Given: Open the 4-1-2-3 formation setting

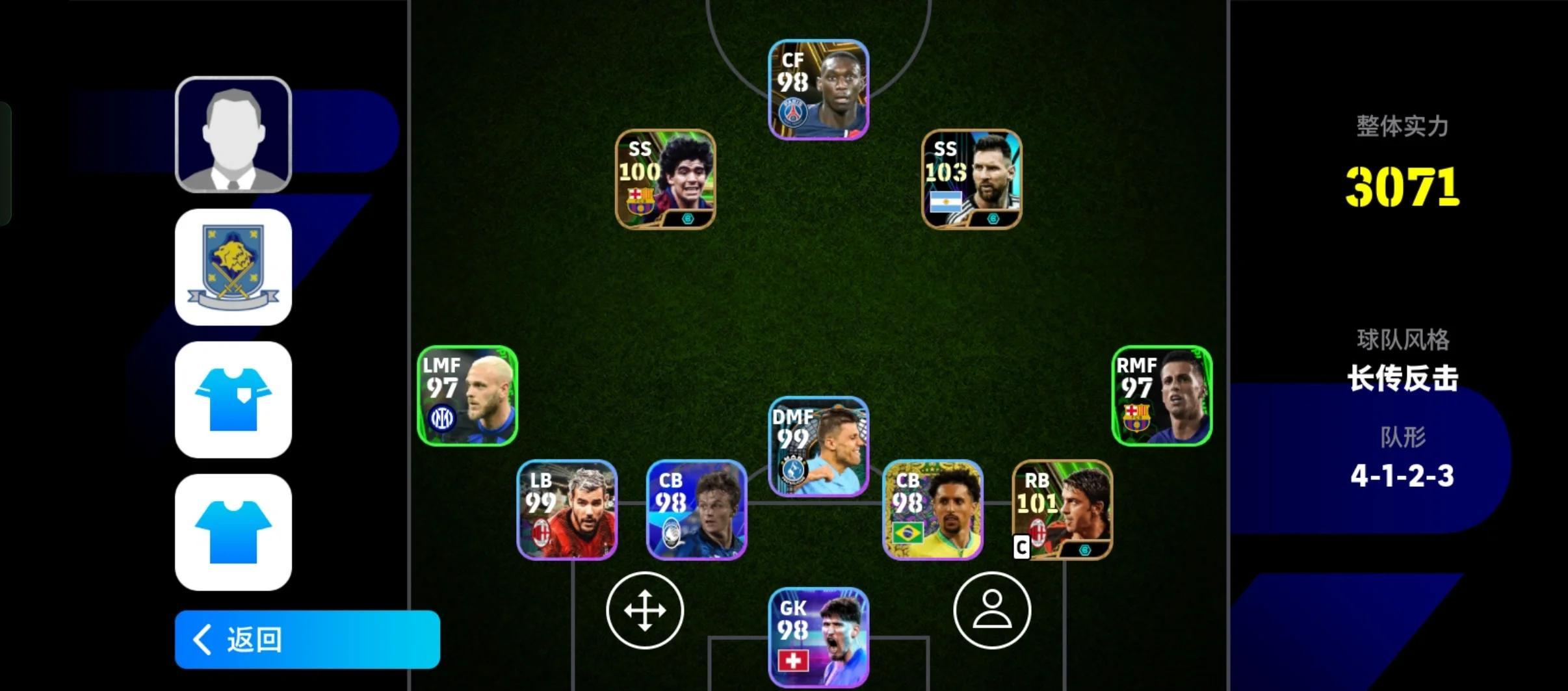Looking at the screenshot, I should click(1402, 476).
